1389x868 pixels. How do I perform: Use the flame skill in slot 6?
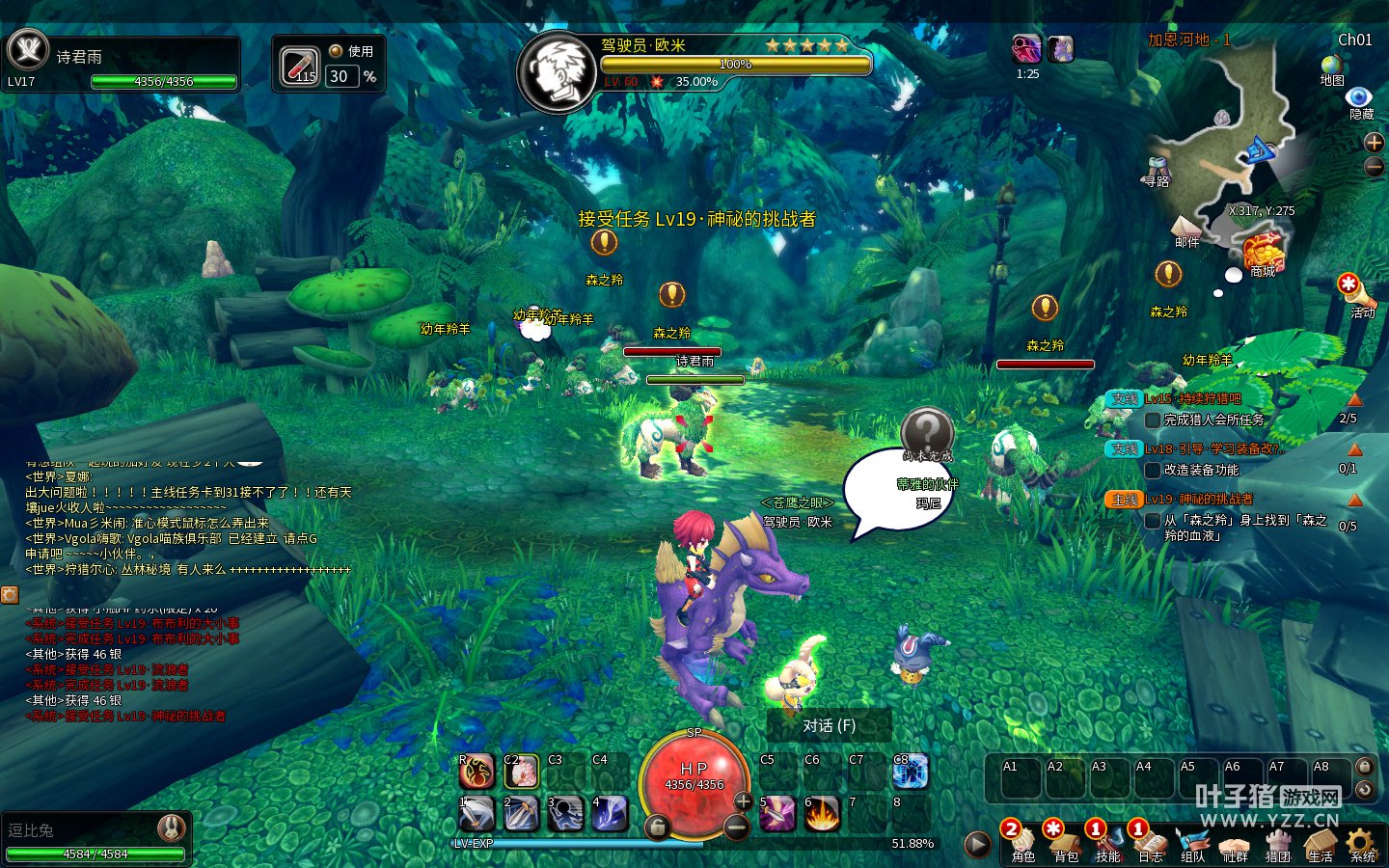click(822, 814)
